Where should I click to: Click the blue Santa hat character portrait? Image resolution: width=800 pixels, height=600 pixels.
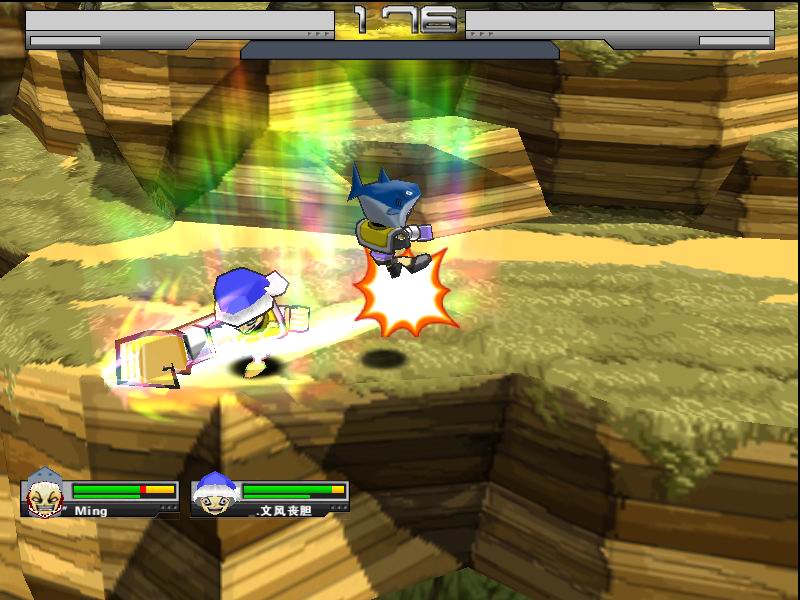[212, 493]
